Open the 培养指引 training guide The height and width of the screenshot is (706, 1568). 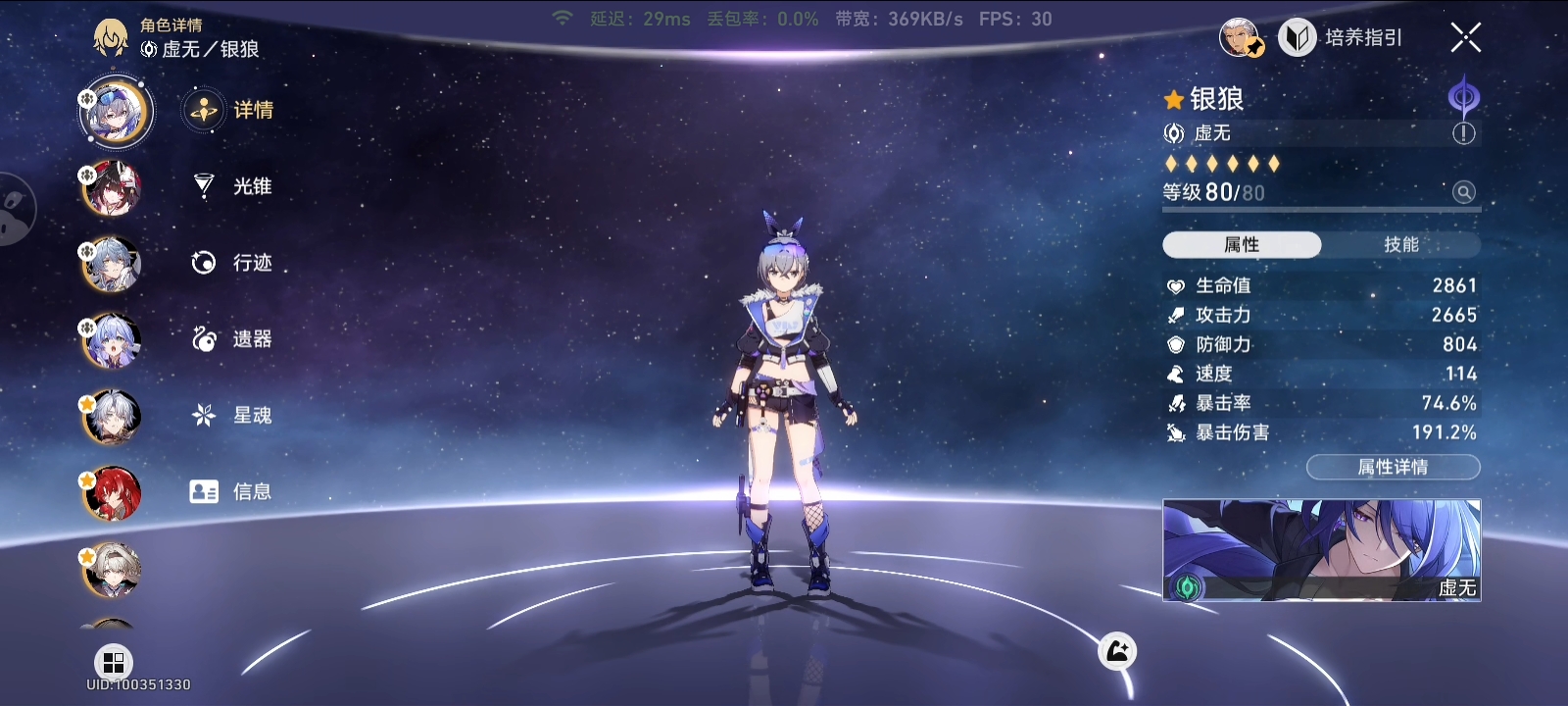pos(1341,38)
